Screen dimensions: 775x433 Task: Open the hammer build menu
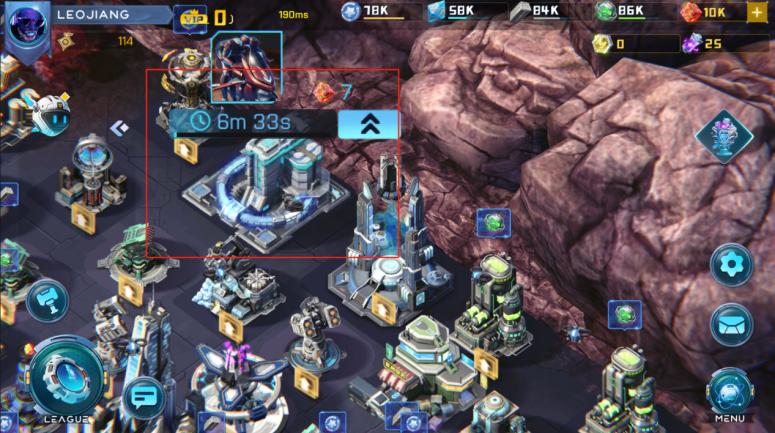pos(46,300)
